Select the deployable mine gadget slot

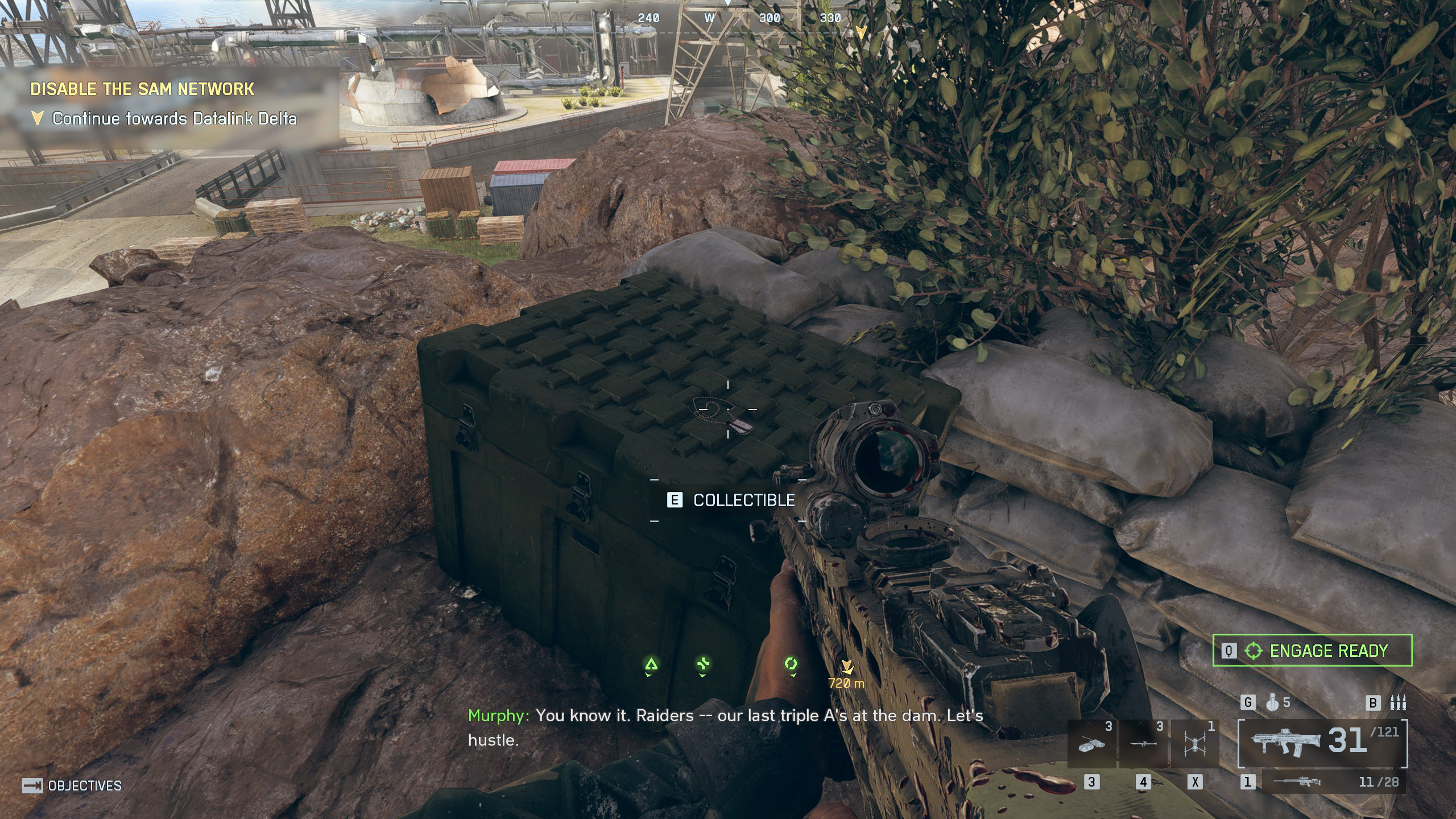pos(1092,744)
